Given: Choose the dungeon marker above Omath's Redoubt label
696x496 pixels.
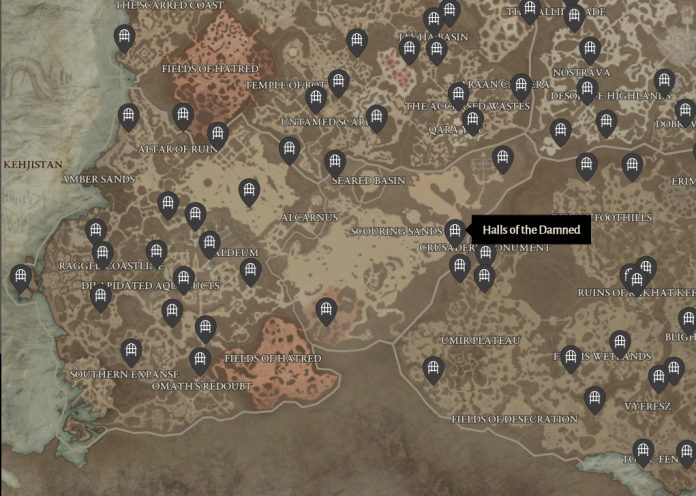Looking at the screenshot, I should (x=200, y=359).
